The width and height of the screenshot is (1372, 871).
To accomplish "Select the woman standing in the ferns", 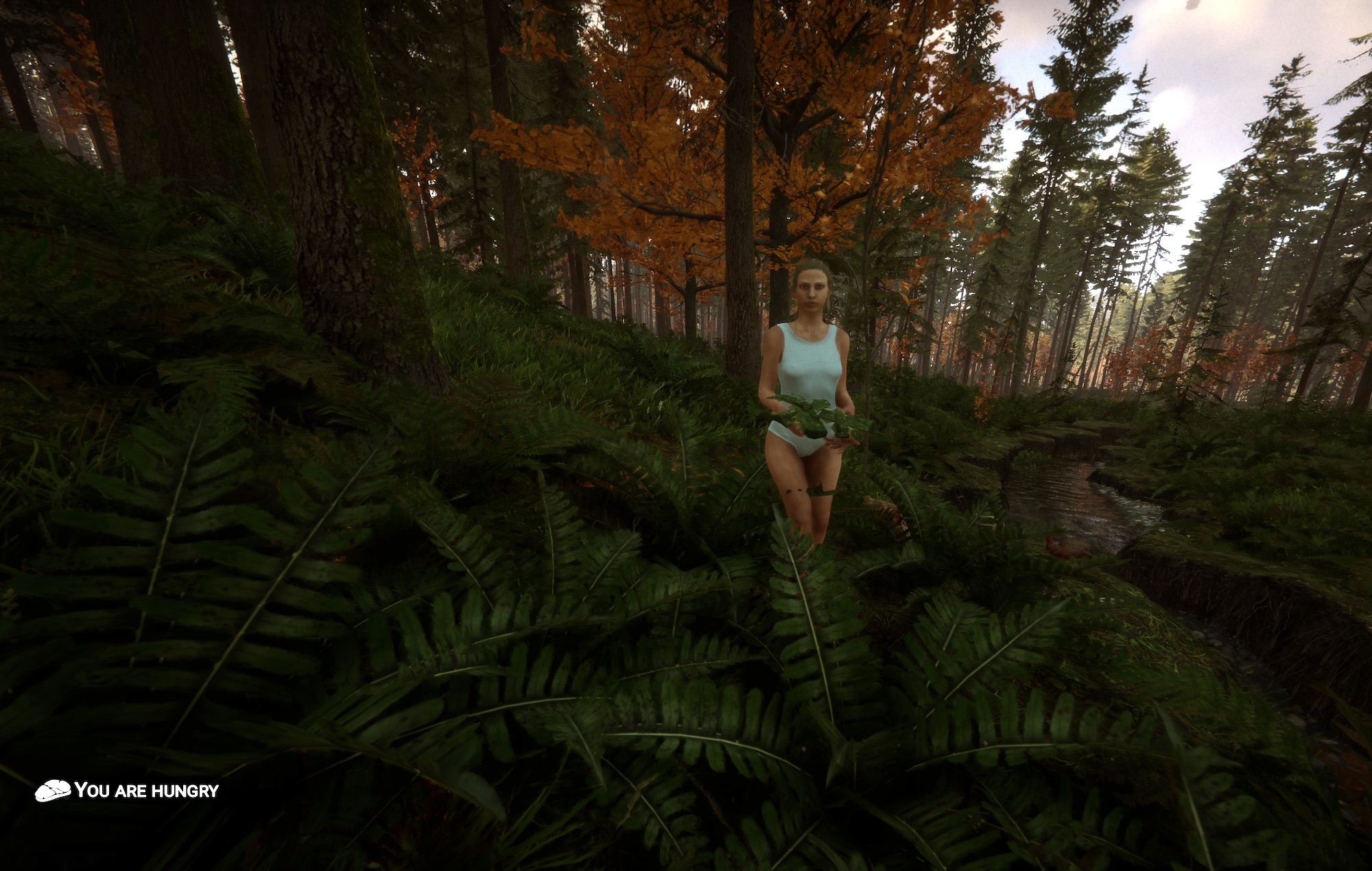I will tap(808, 384).
